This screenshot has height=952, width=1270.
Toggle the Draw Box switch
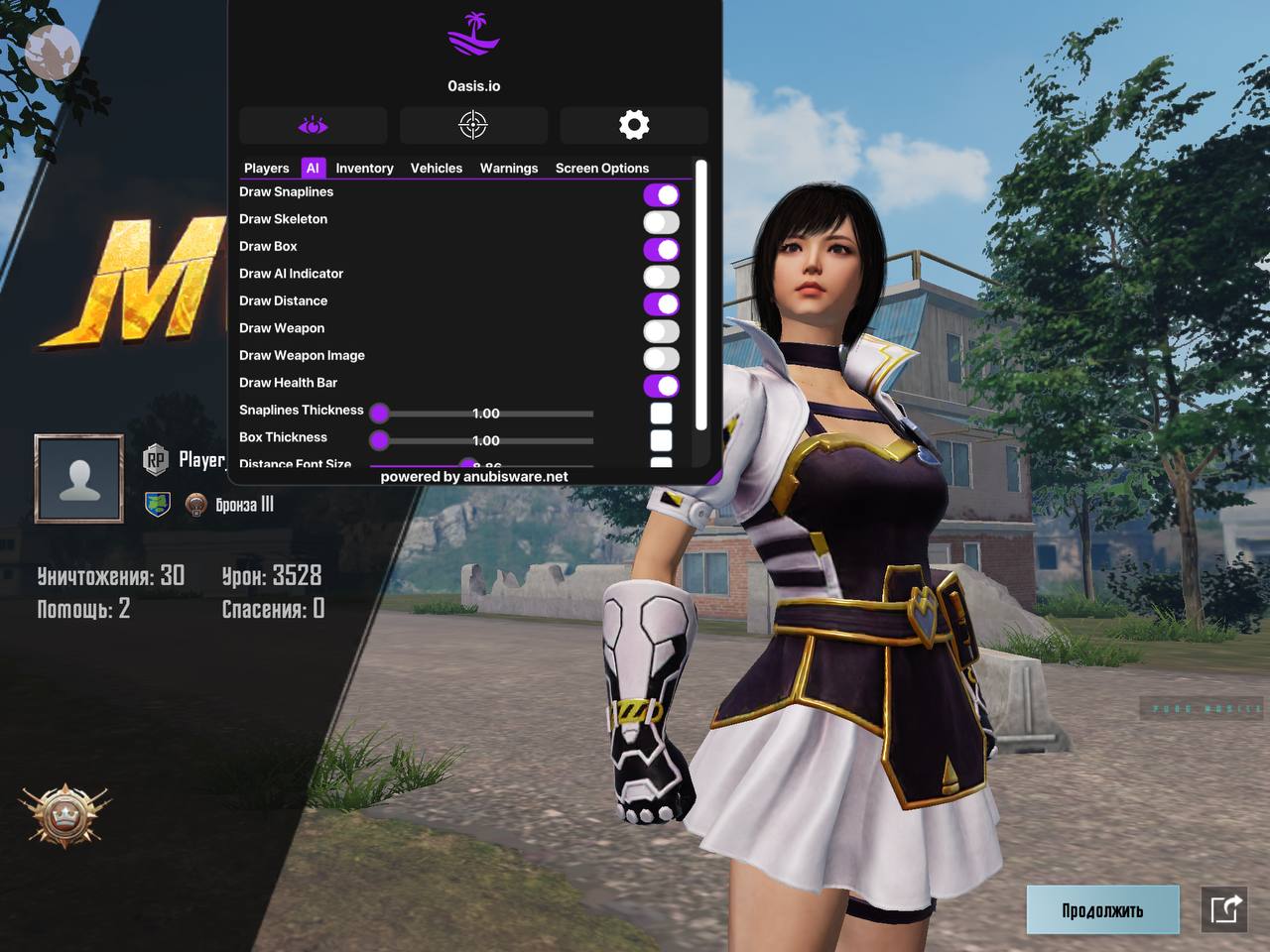pos(661,250)
